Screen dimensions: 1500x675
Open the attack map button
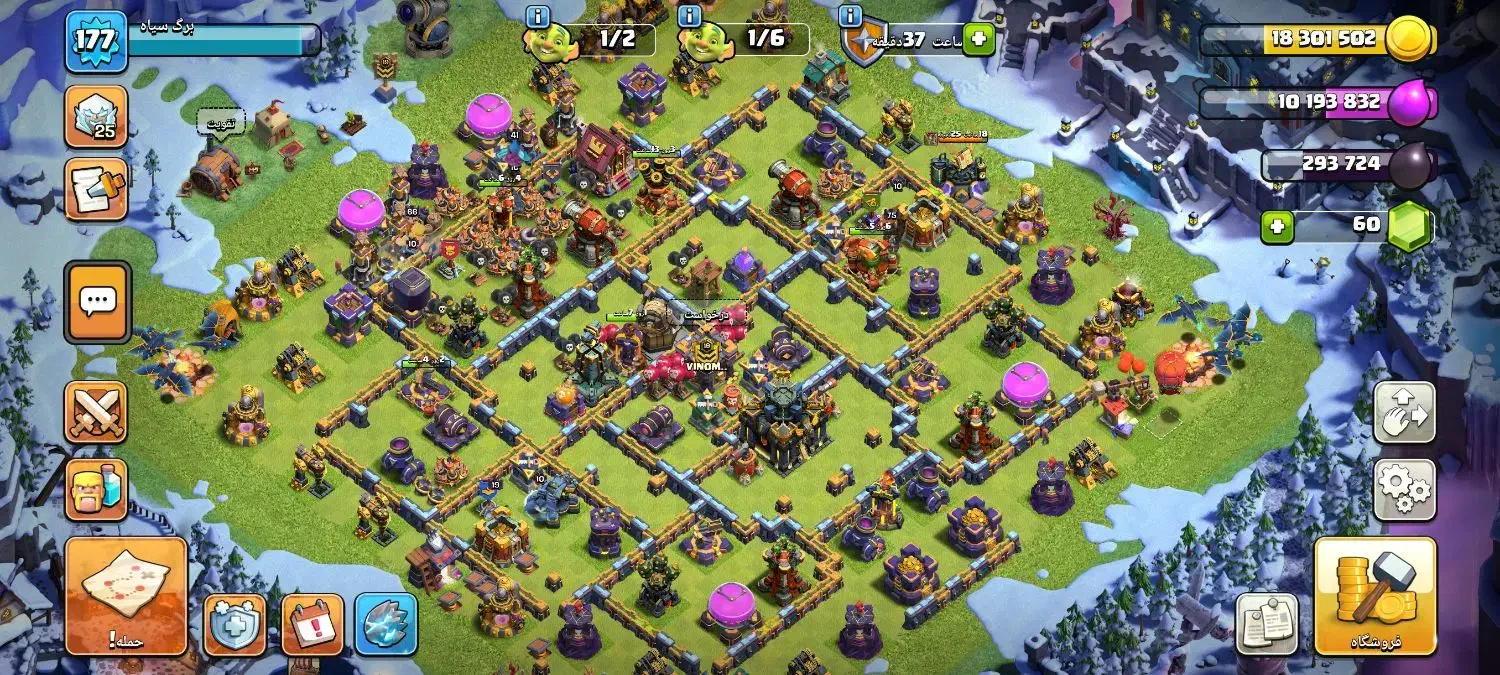point(126,595)
